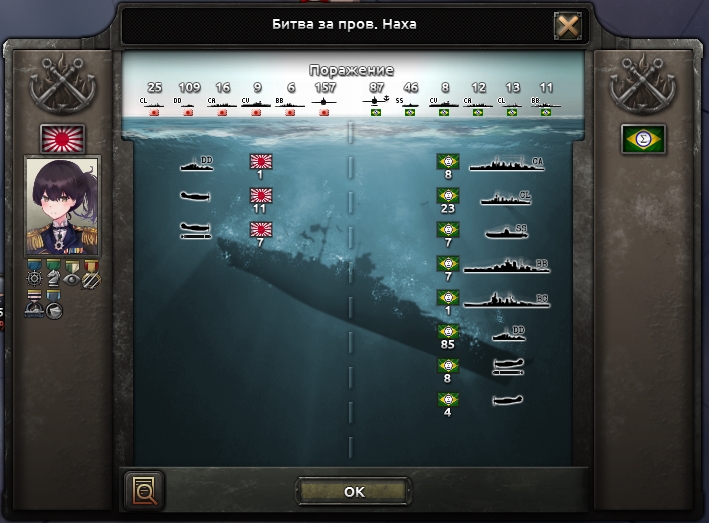The height and width of the screenshot is (523, 709).
Task: Open the detailed battle log magnifier button
Action: 144,490
